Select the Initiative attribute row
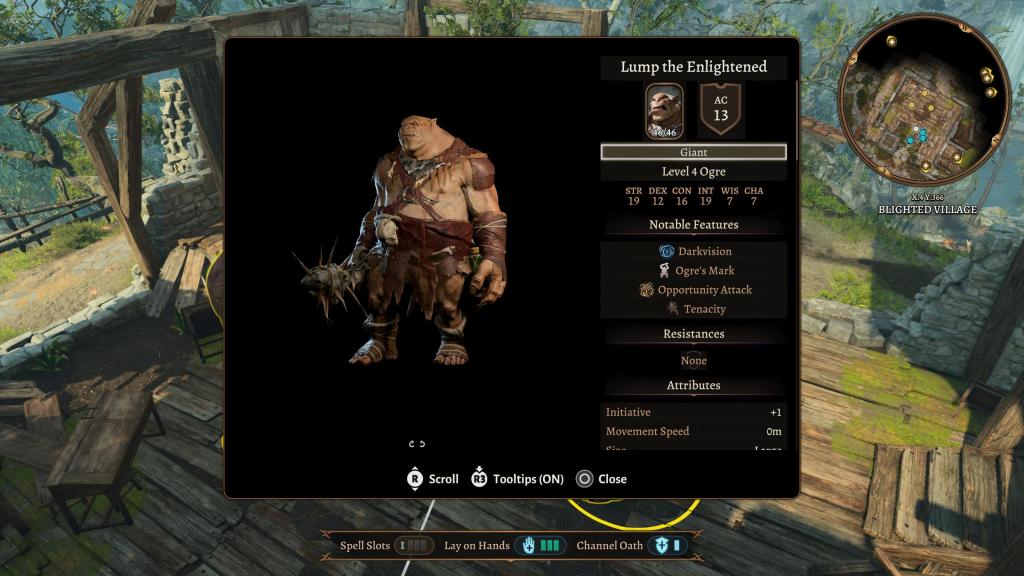This screenshot has height=576, width=1024. (693, 412)
